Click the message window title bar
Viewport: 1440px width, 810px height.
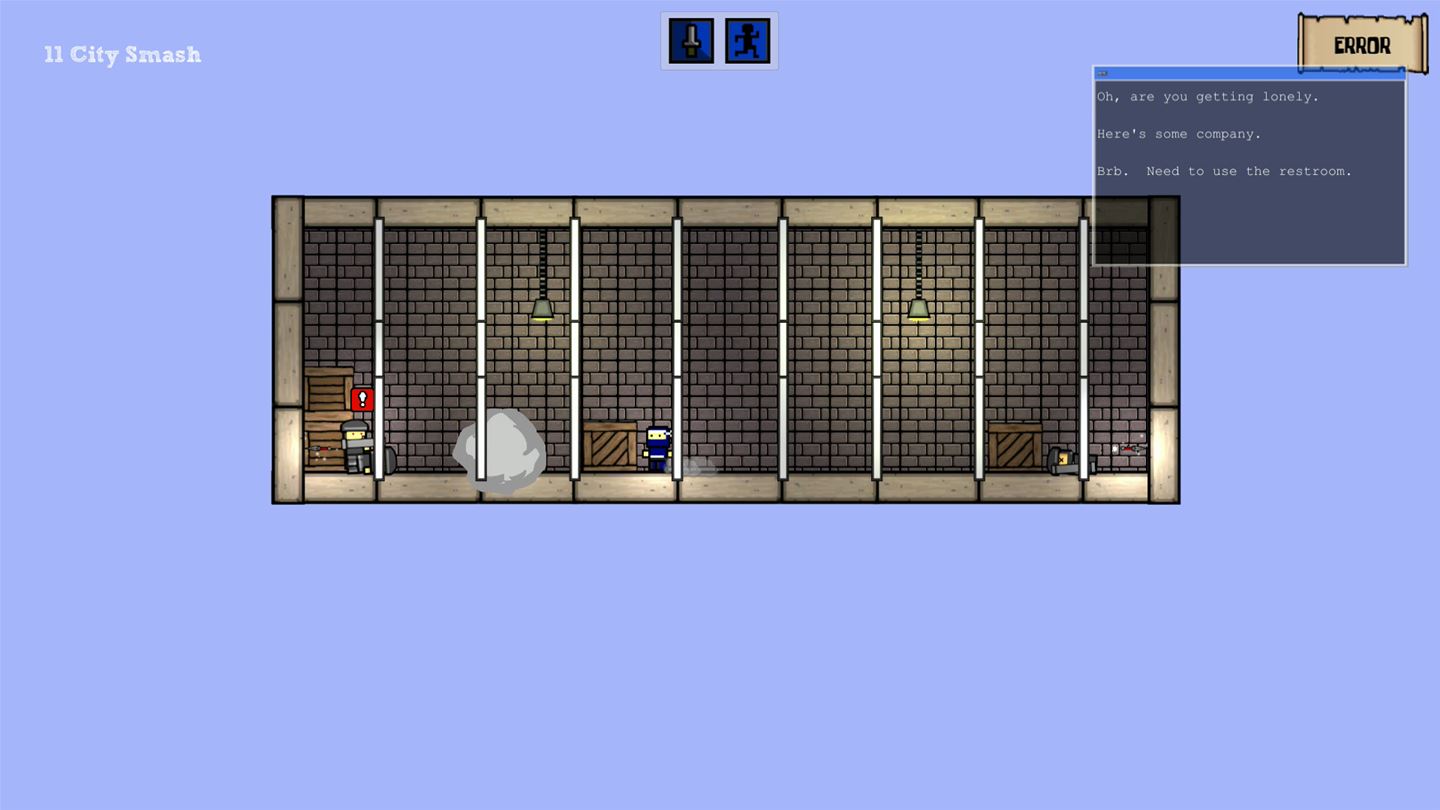[x=1250, y=72]
